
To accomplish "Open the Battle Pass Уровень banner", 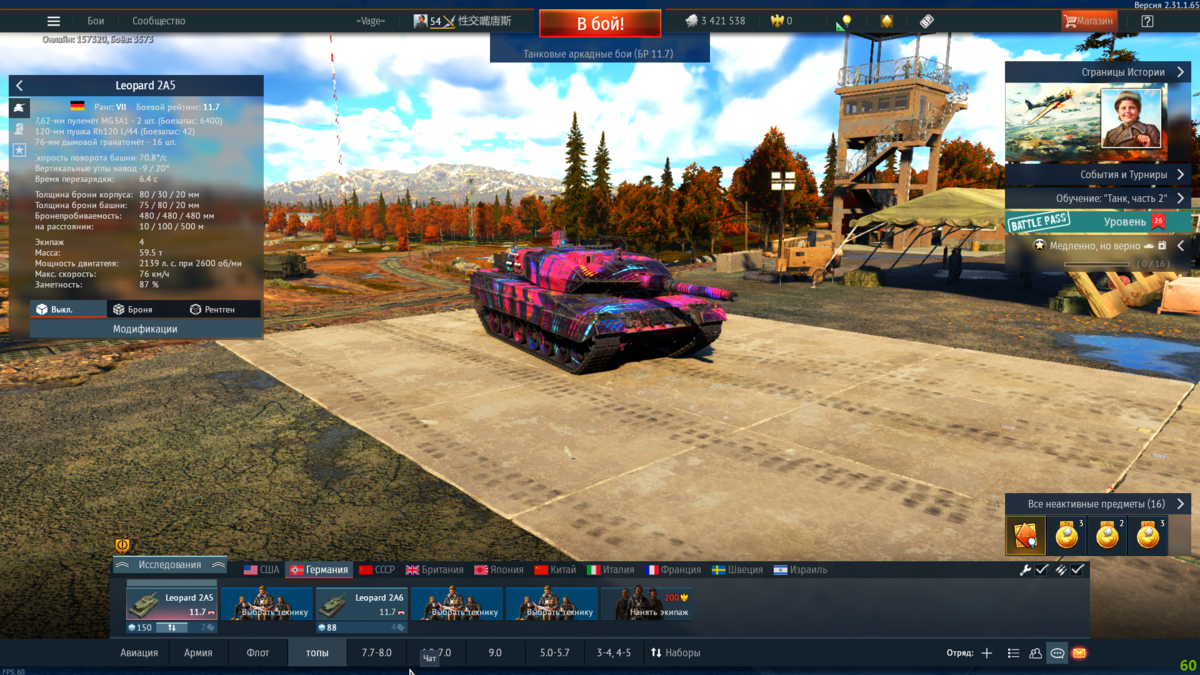I will point(1098,221).
